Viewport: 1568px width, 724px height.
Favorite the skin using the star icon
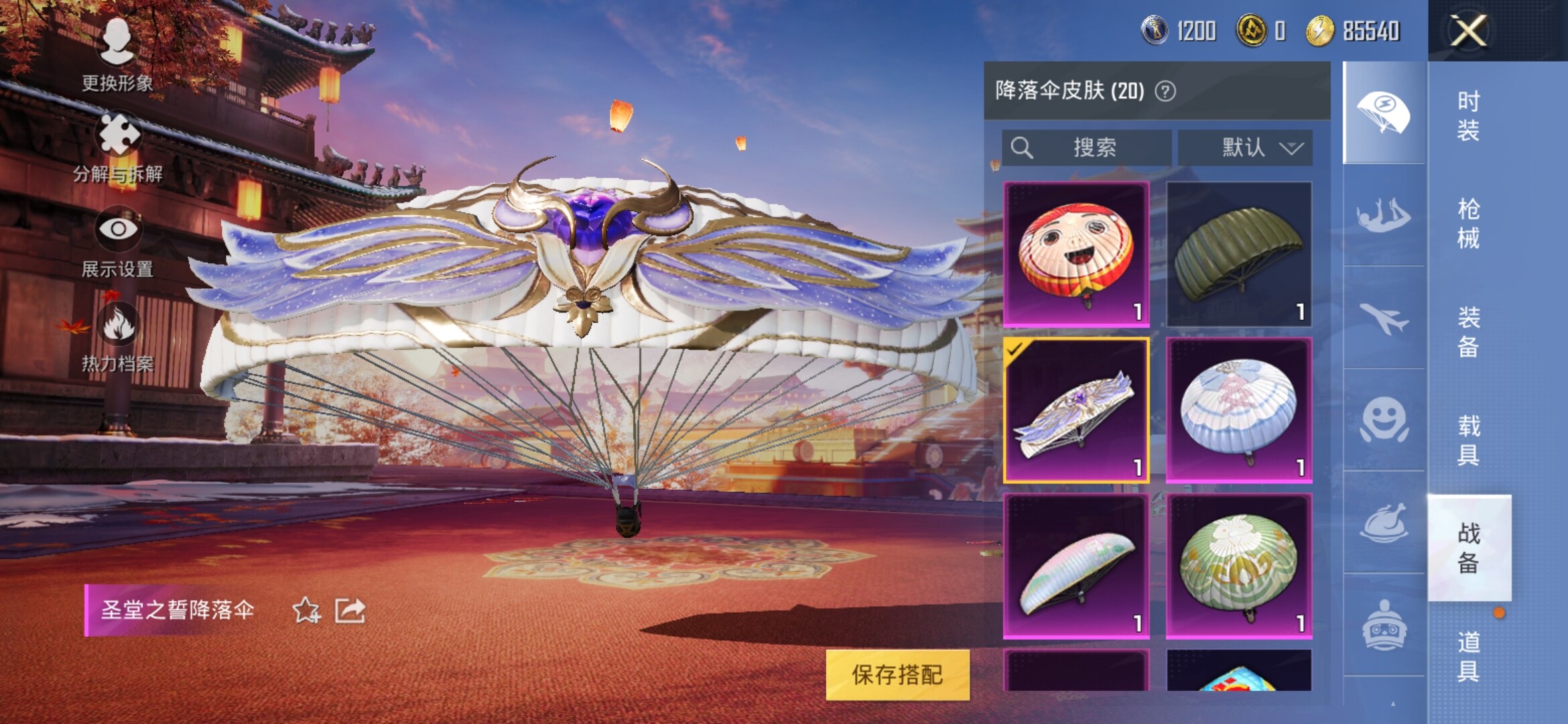click(x=306, y=610)
